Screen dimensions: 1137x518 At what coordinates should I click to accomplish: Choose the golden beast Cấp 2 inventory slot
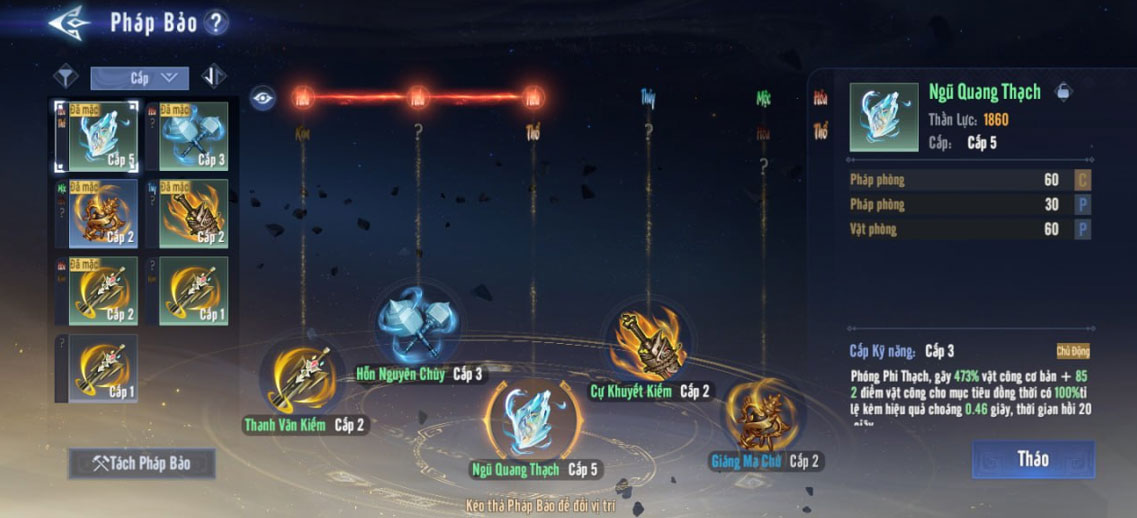[103, 213]
